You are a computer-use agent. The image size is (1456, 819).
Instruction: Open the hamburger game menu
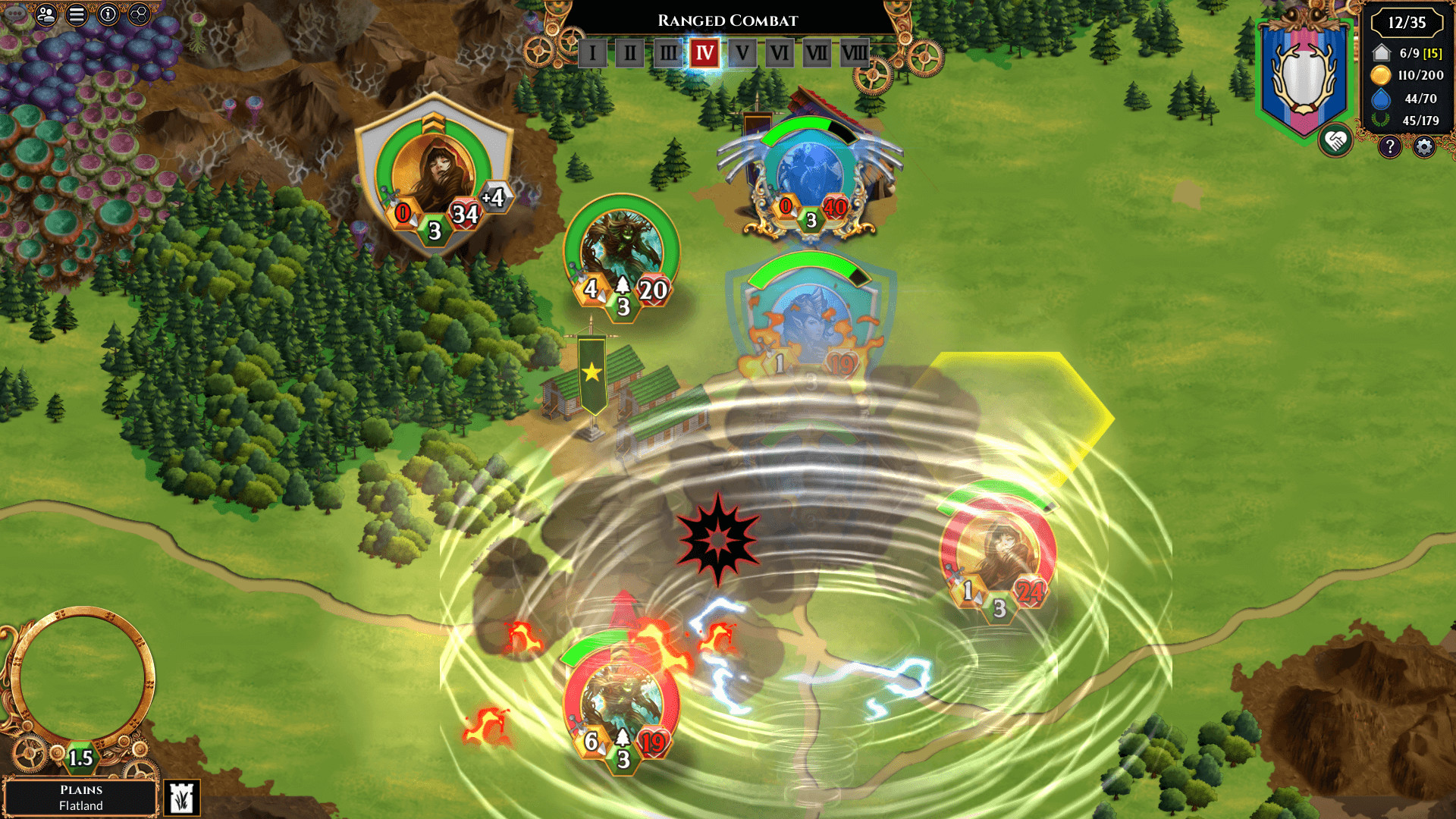(x=76, y=13)
